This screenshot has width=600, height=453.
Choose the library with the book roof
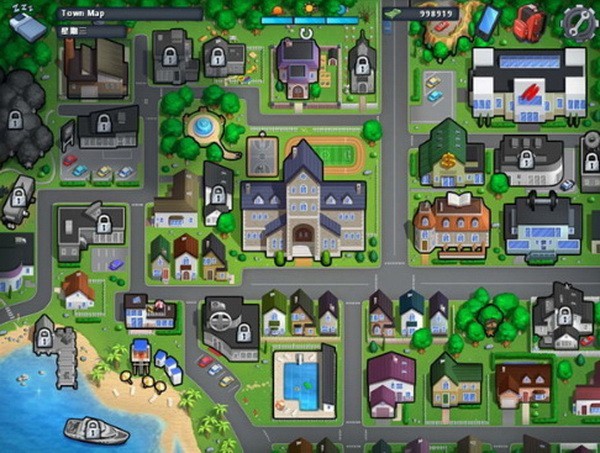point(451,223)
